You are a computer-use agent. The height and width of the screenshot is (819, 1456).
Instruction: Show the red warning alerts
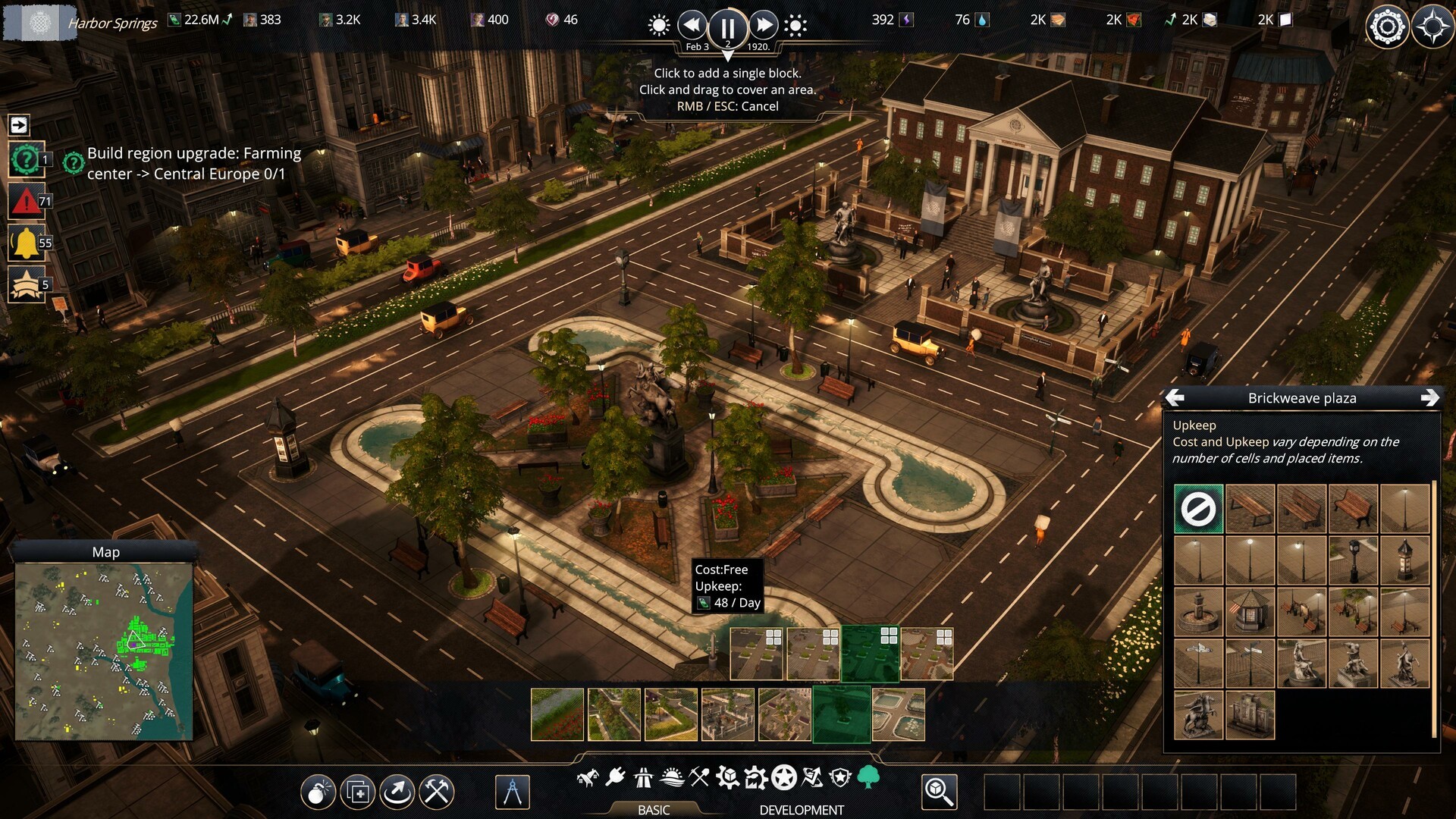coord(26,202)
